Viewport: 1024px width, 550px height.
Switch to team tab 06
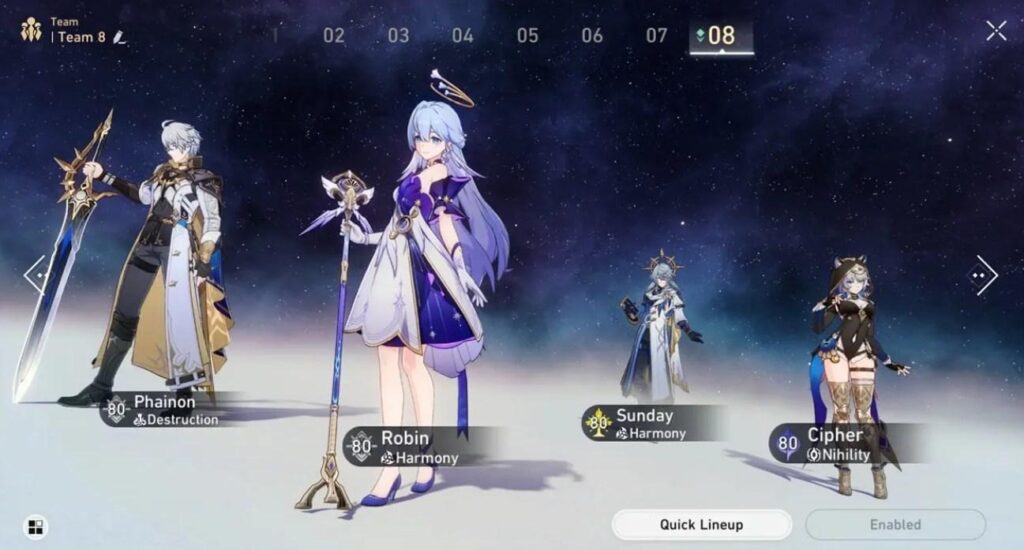click(x=592, y=36)
